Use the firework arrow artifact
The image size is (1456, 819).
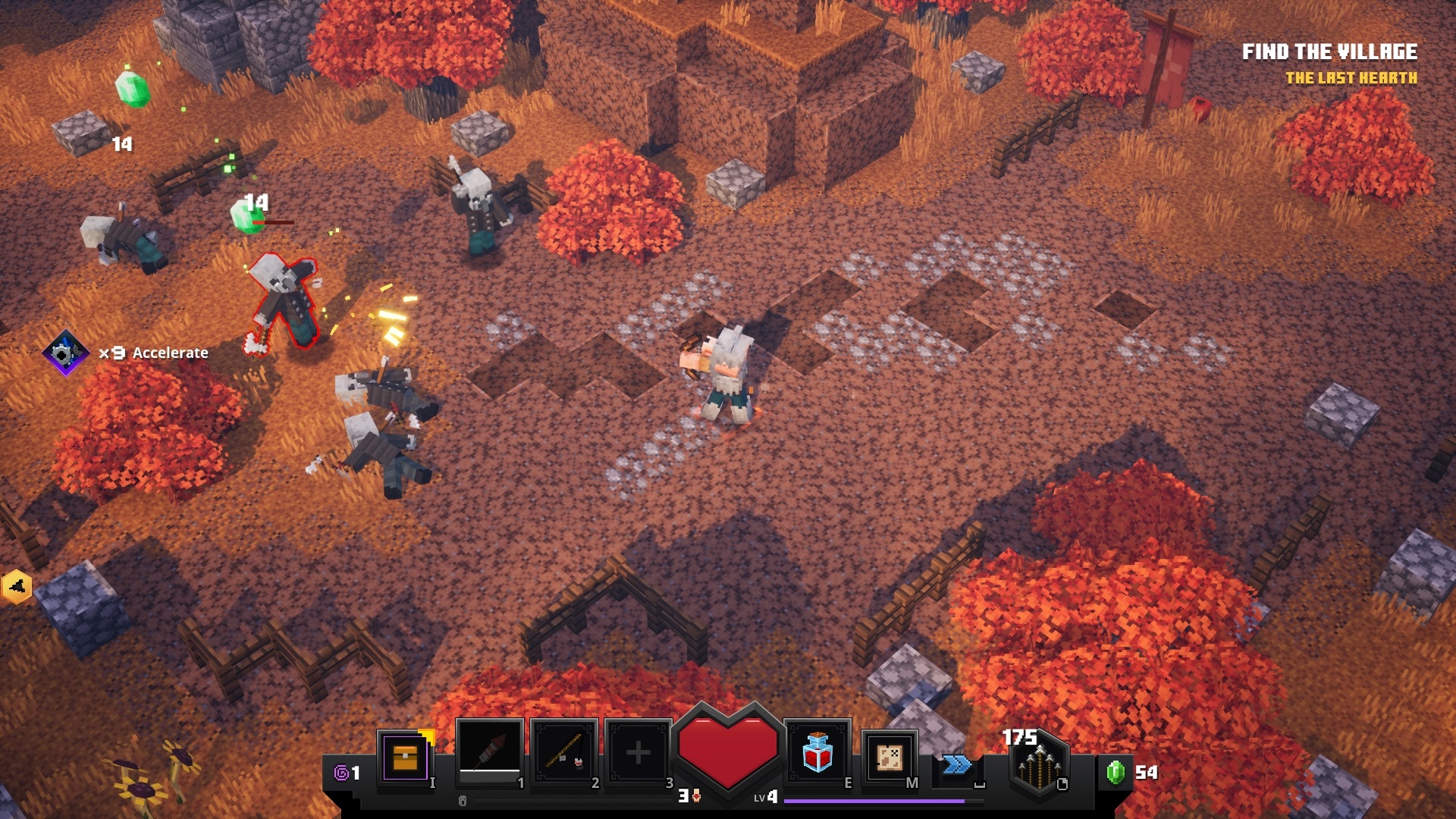(x=490, y=752)
